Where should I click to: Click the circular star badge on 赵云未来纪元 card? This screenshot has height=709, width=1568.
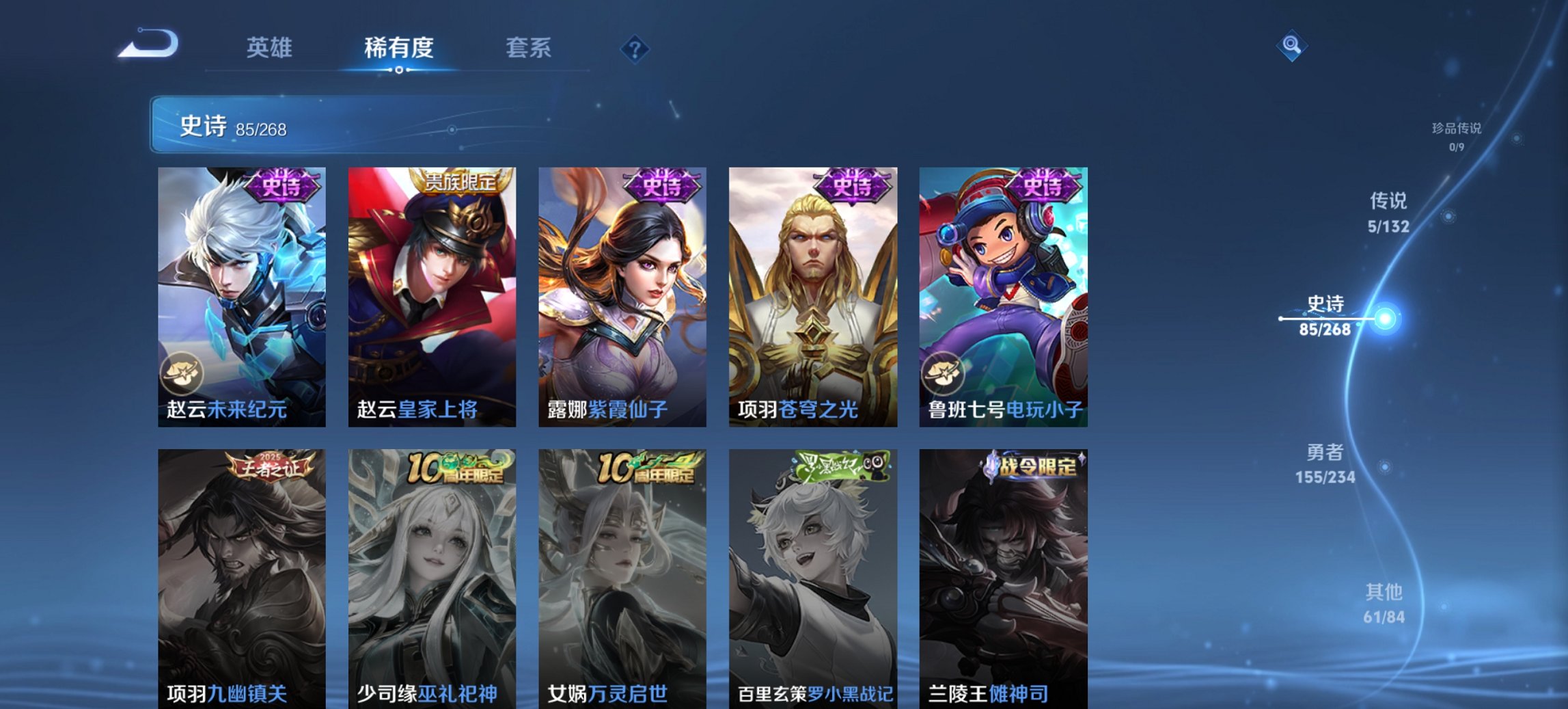pos(182,373)
